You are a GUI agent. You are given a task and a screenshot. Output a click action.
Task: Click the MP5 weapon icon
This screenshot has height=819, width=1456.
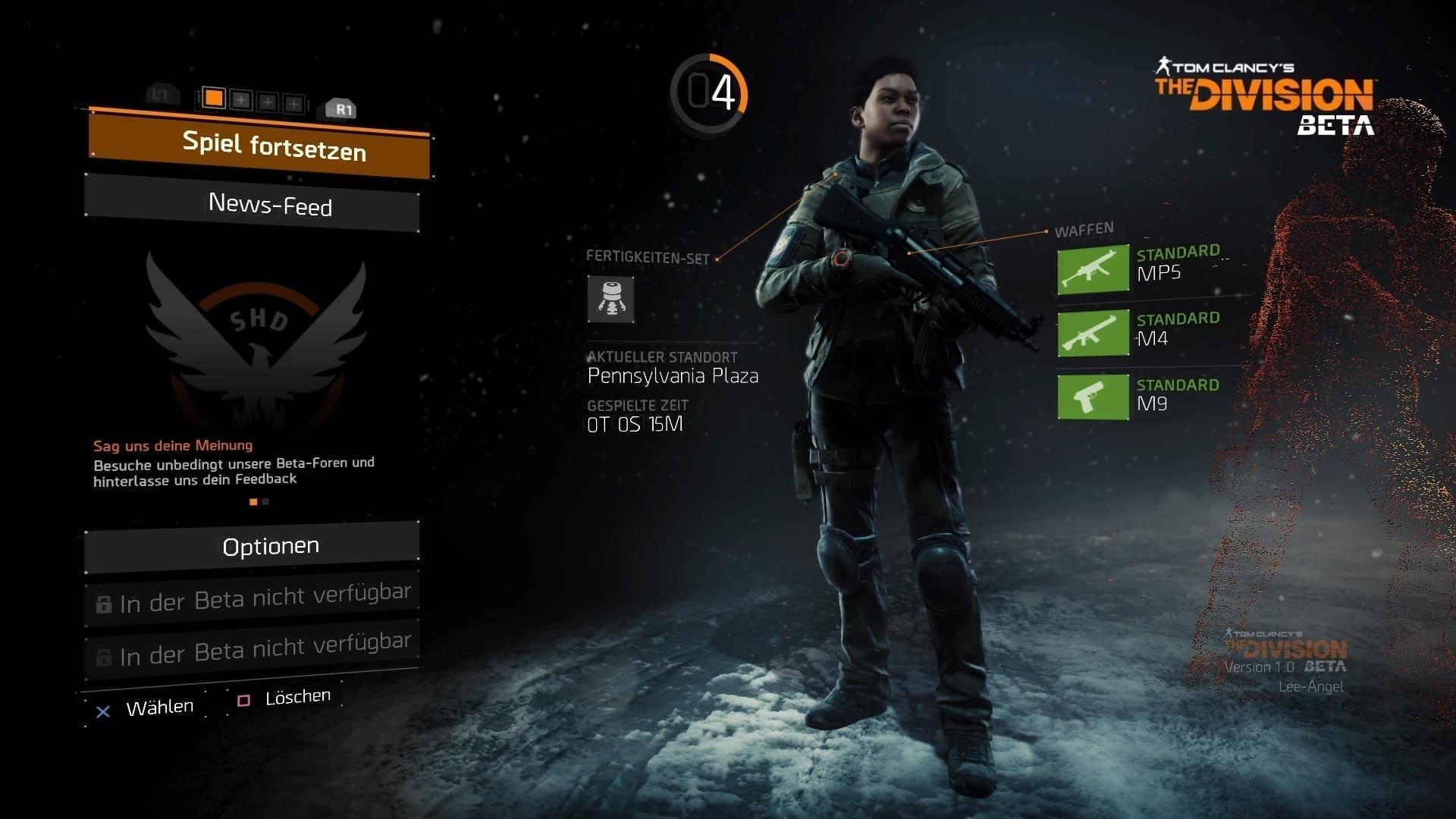pyautogui.click(x=1093, y=270)
